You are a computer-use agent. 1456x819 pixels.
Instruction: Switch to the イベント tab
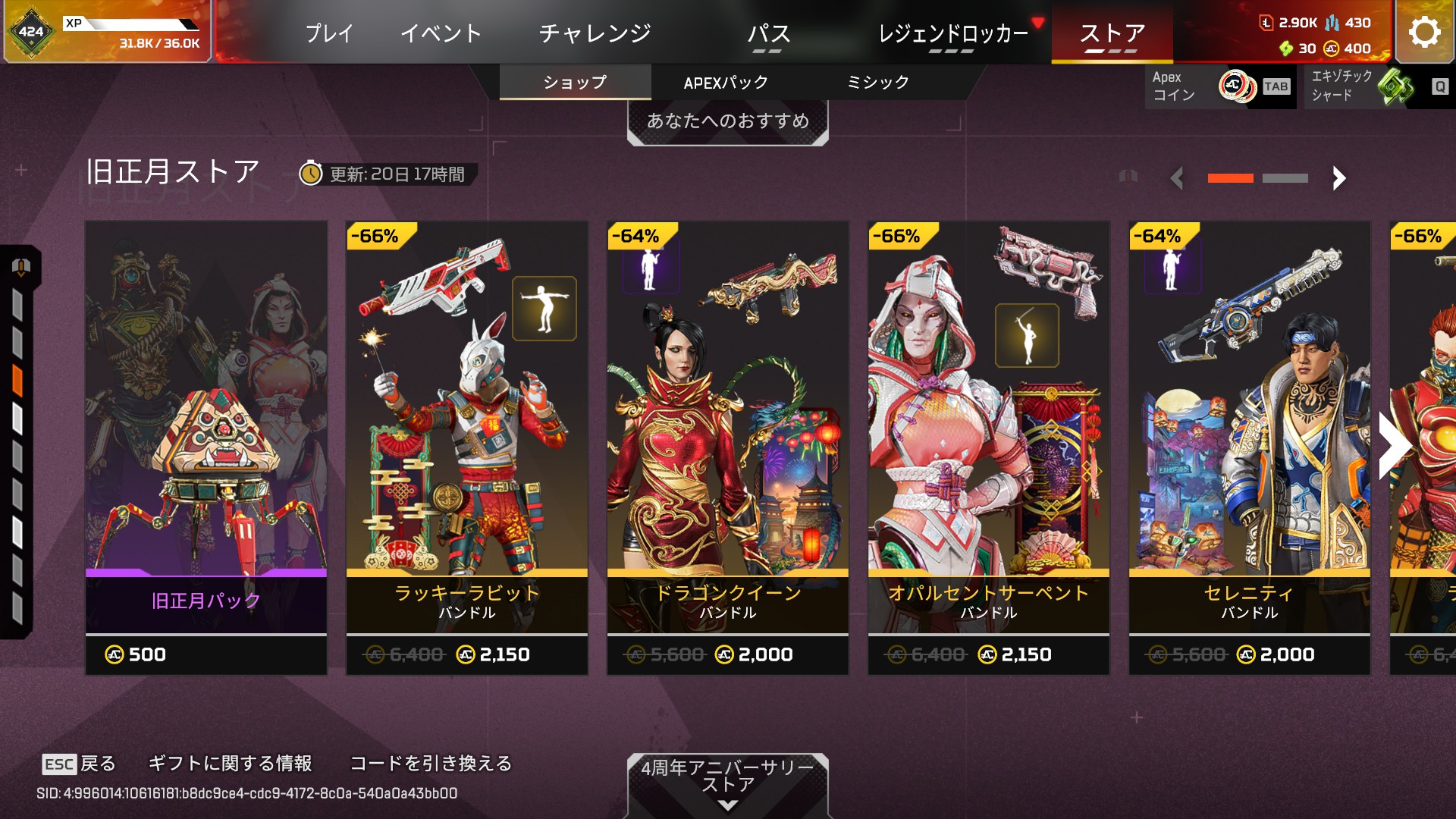pyautogui.click(x=441, y=33)
